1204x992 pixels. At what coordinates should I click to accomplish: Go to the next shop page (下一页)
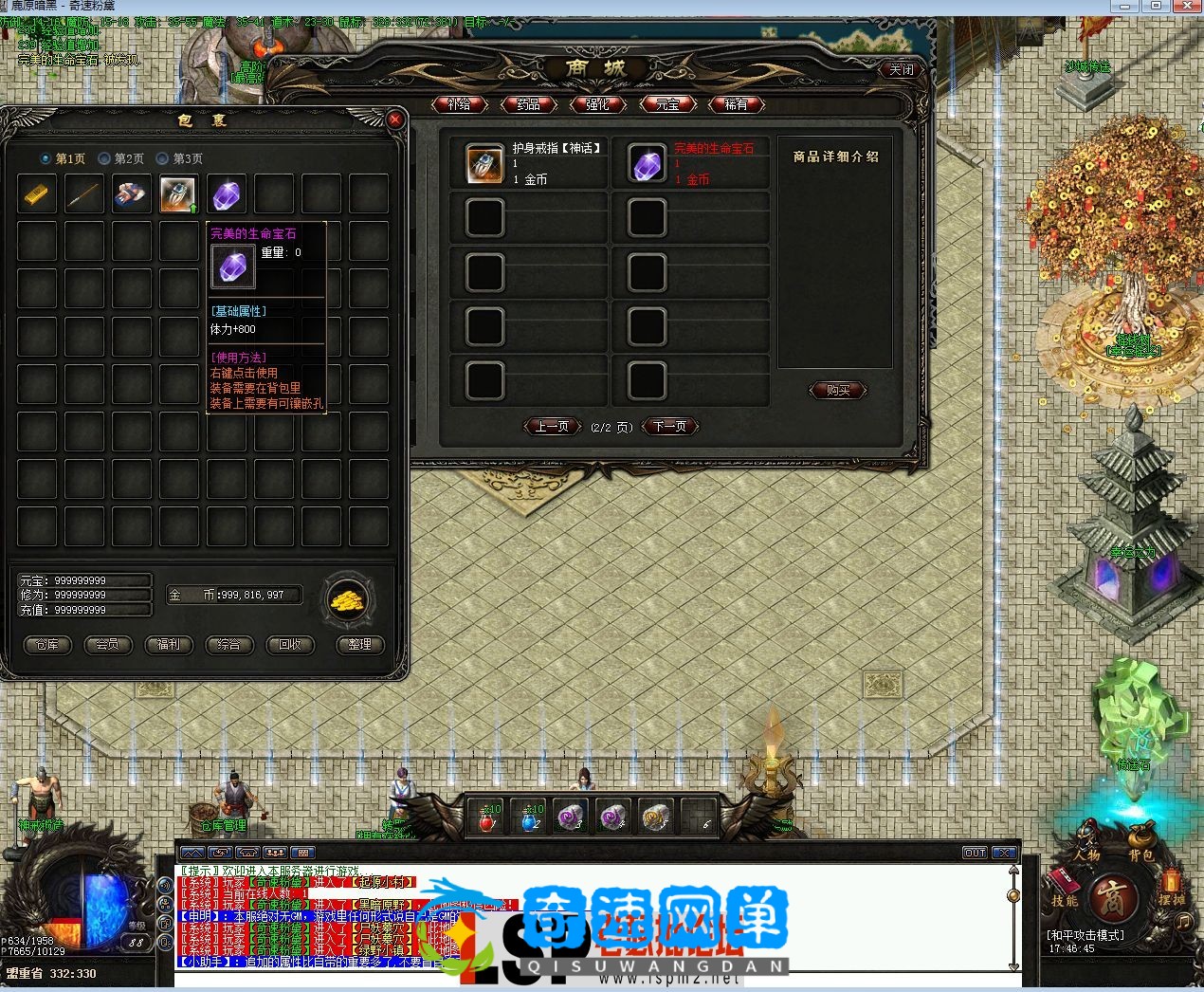(x=669, y=427)
